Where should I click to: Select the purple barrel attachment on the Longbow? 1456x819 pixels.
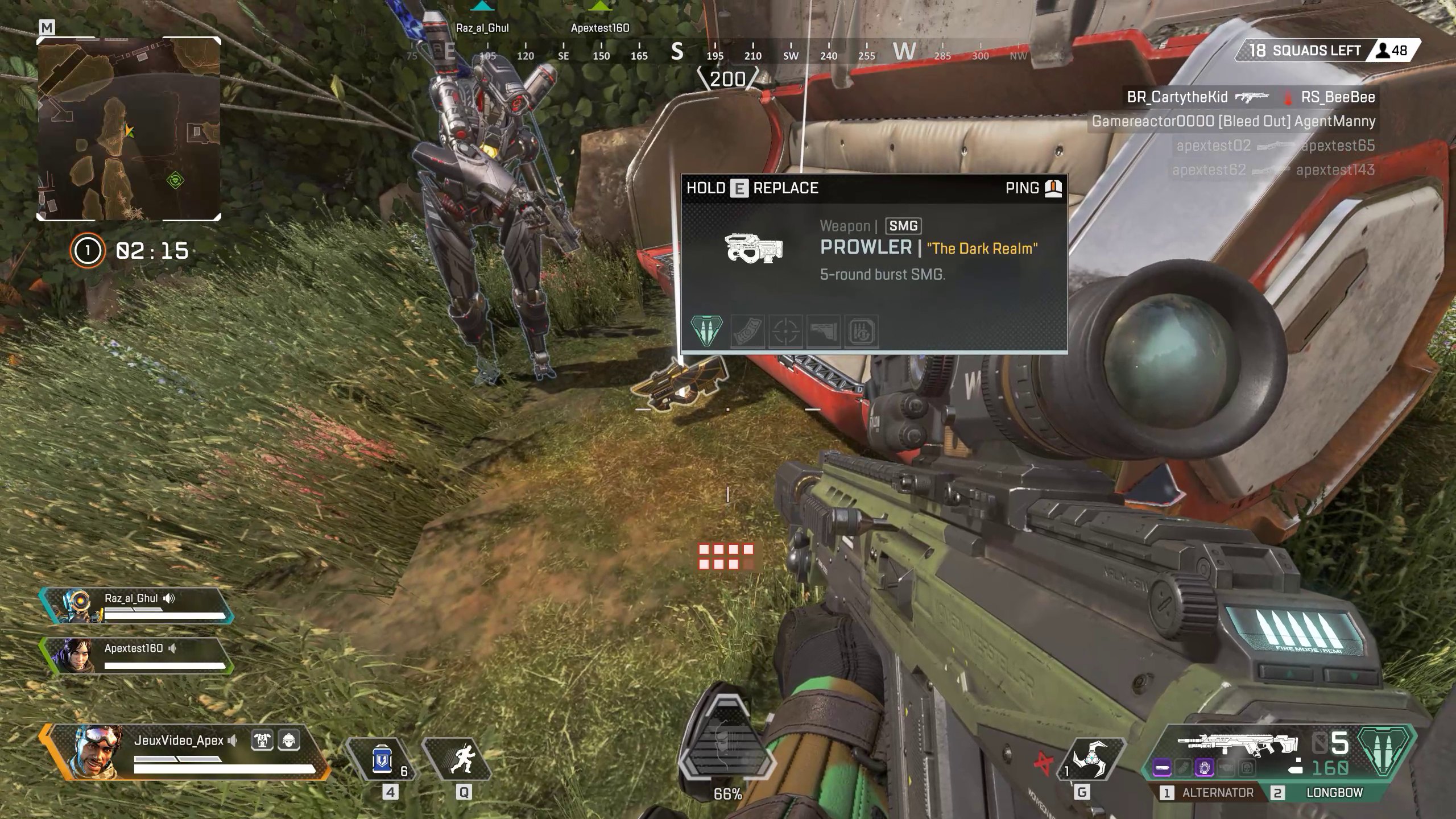[1162, 767]
